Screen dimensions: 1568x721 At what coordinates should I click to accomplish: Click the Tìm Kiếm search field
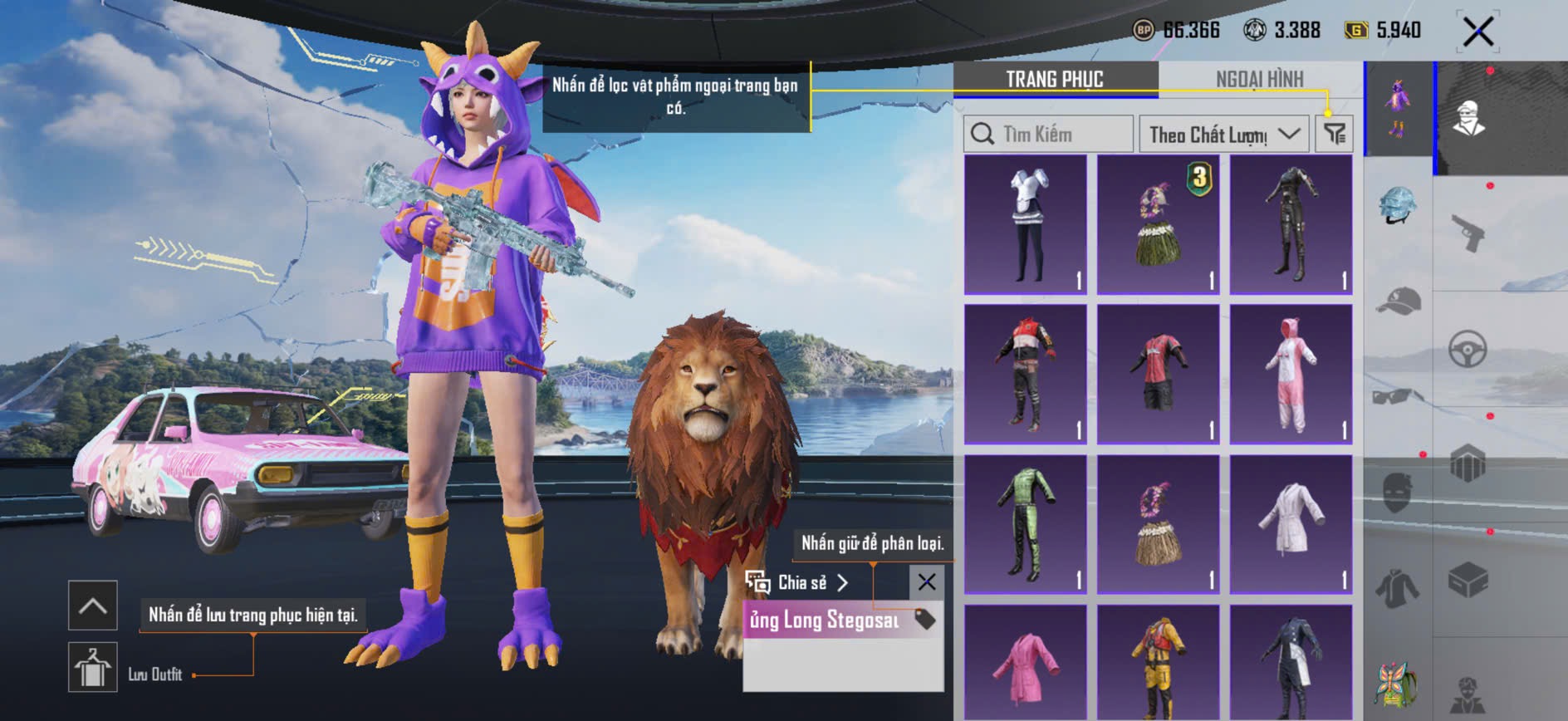point(1048,134)
